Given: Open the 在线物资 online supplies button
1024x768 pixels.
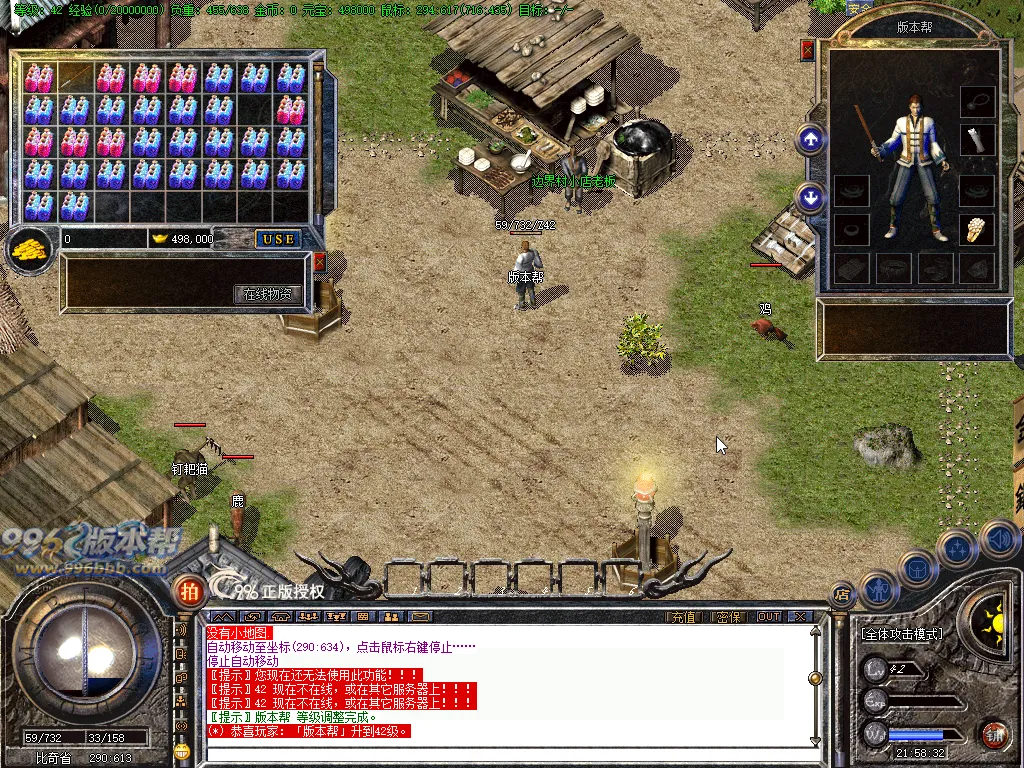Looking at the screenshot, I should pos(268,294).
